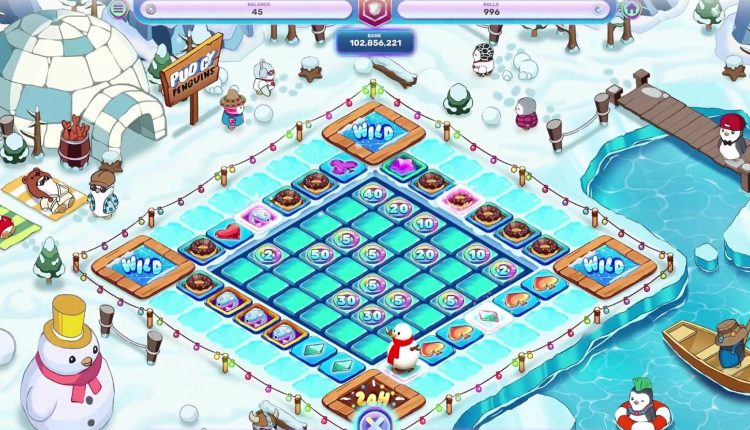
Task: Pick the red heart tile
Action: tap(232, 231)
